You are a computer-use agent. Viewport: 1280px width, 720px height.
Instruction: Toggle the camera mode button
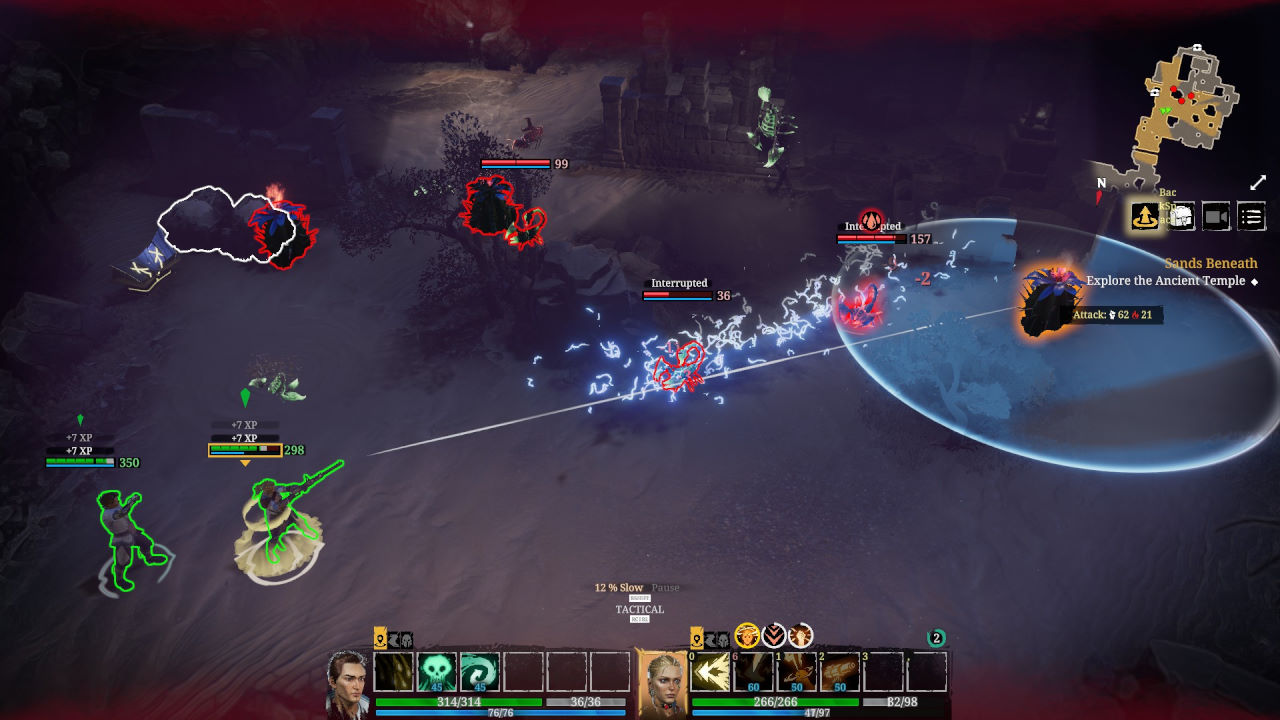click(1216, 216)
